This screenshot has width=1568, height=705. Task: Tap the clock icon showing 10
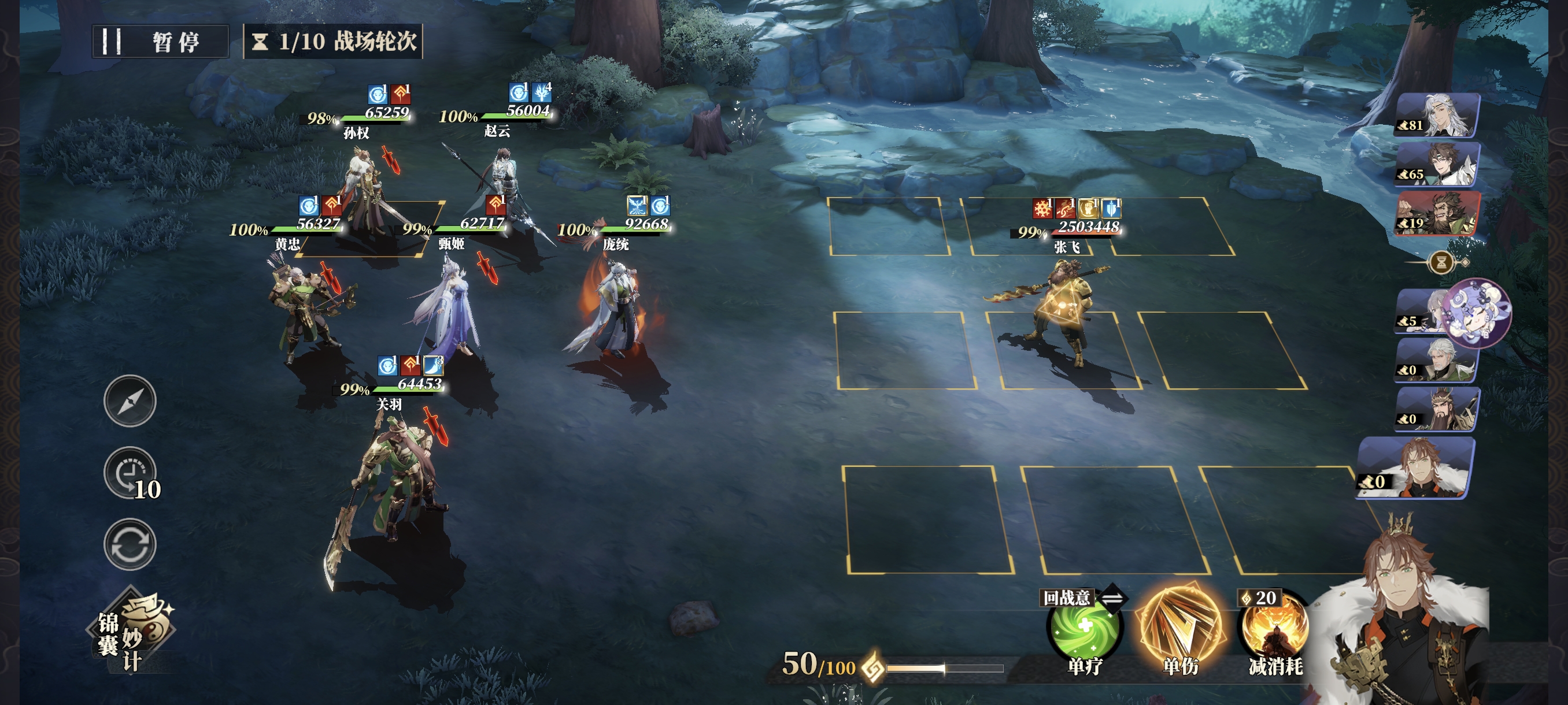coord(130,474)
